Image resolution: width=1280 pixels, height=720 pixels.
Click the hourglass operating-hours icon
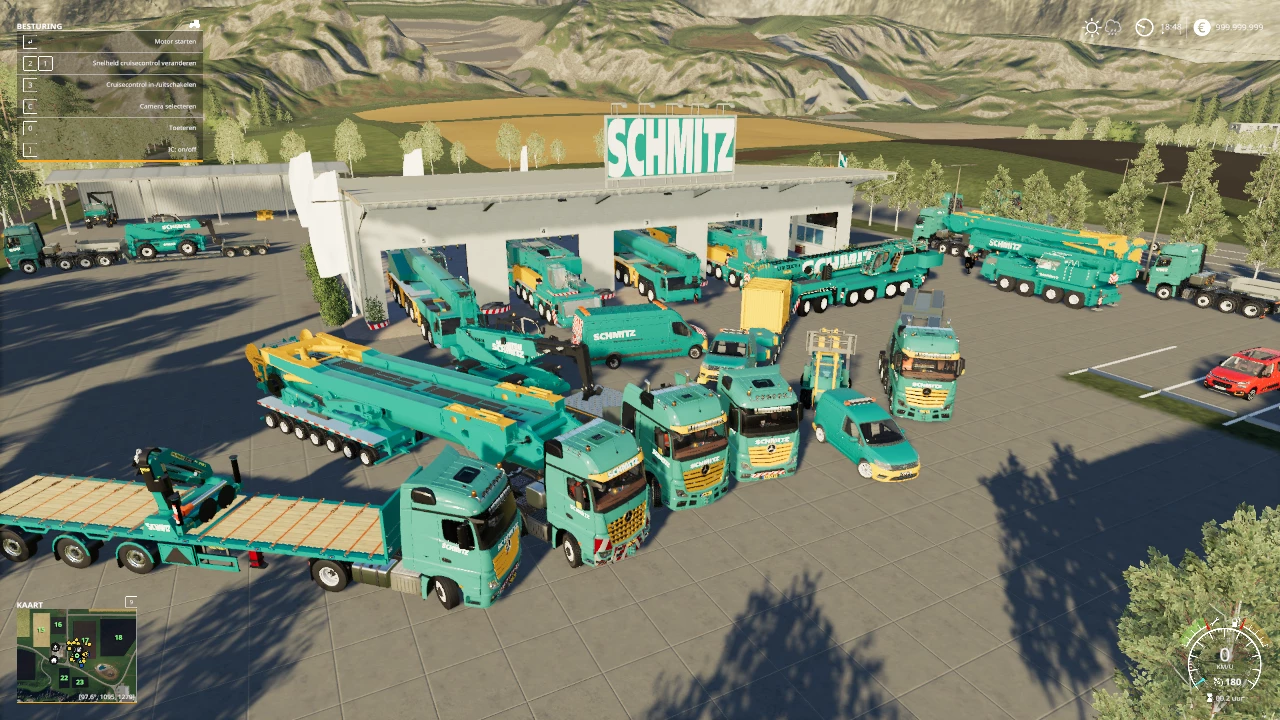pyautogui.click(x=1209, y=697)
